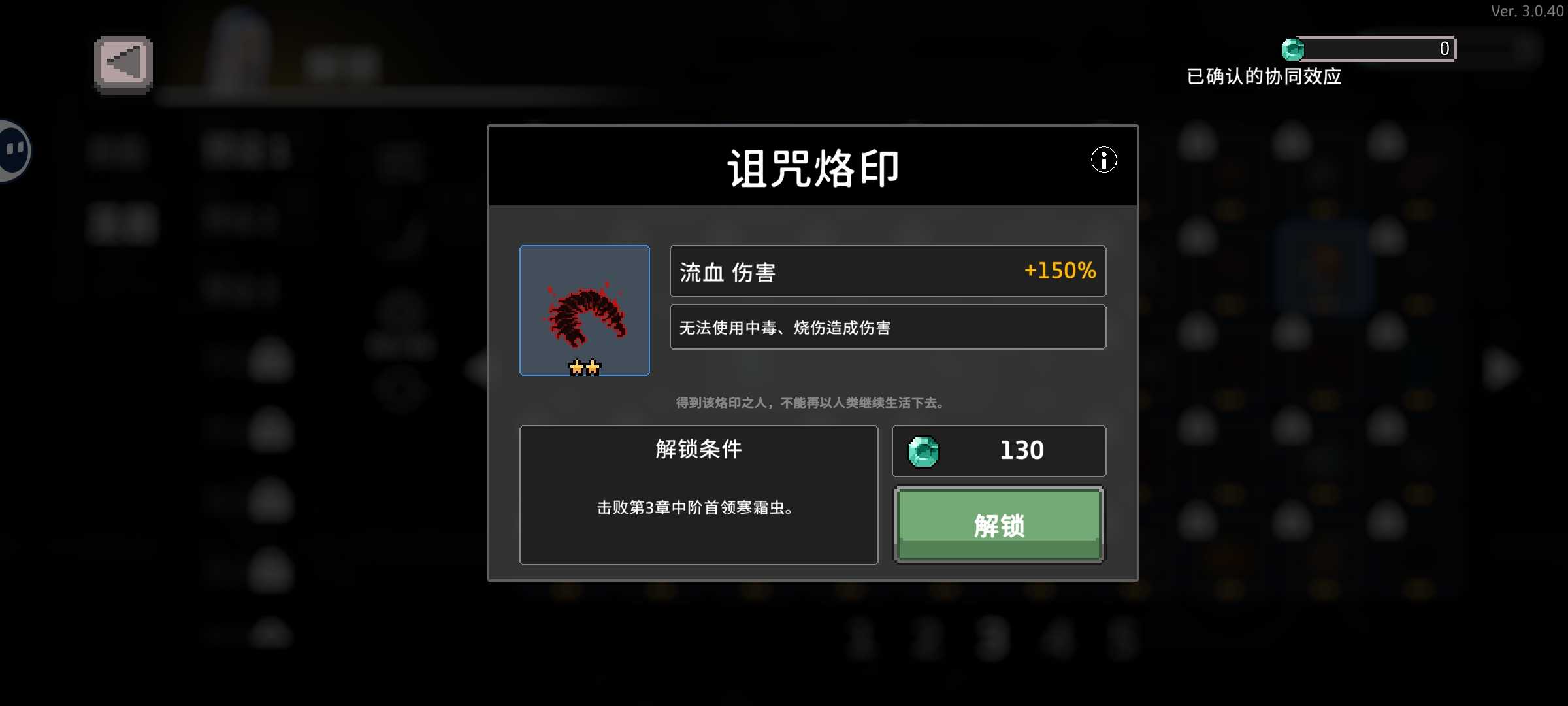Screen dimensions: 1568x706
Task: Click the 无法使用中毒、烧伤 restriction box
Action: point(888,327)
